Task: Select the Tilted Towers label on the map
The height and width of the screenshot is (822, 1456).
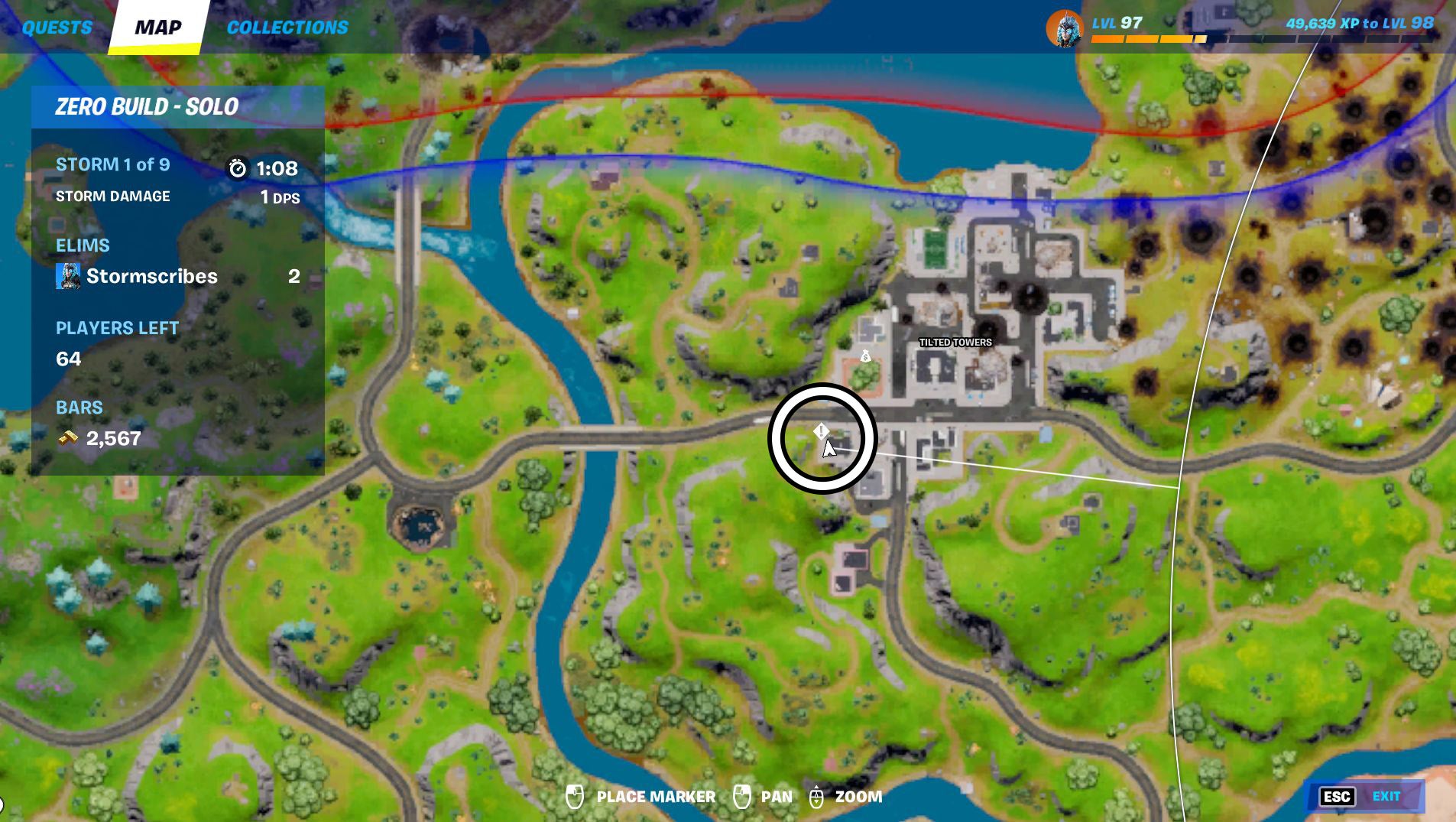Action: tap(956, 343)
